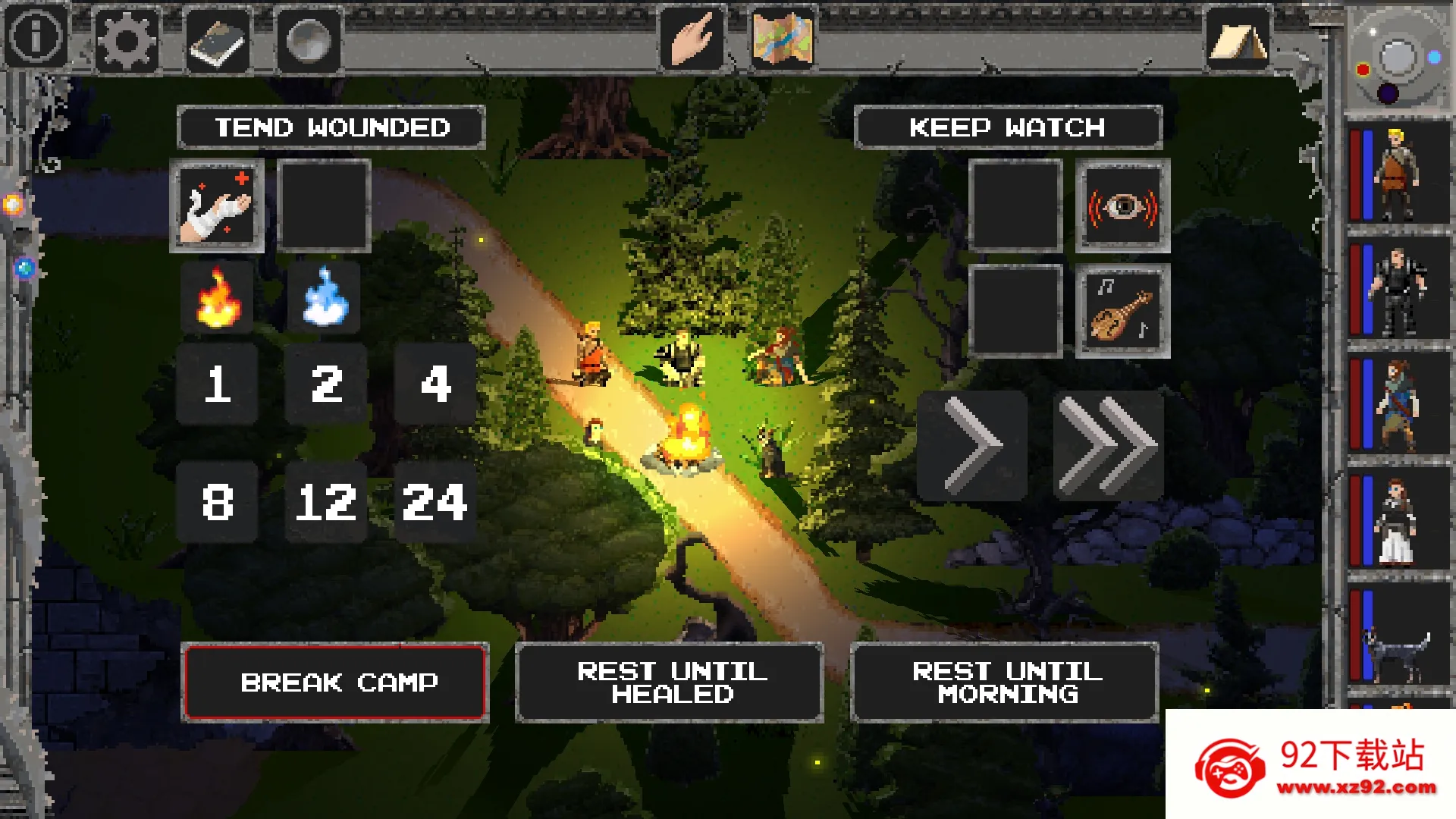Rest for 24 hours

pos(435,502)
